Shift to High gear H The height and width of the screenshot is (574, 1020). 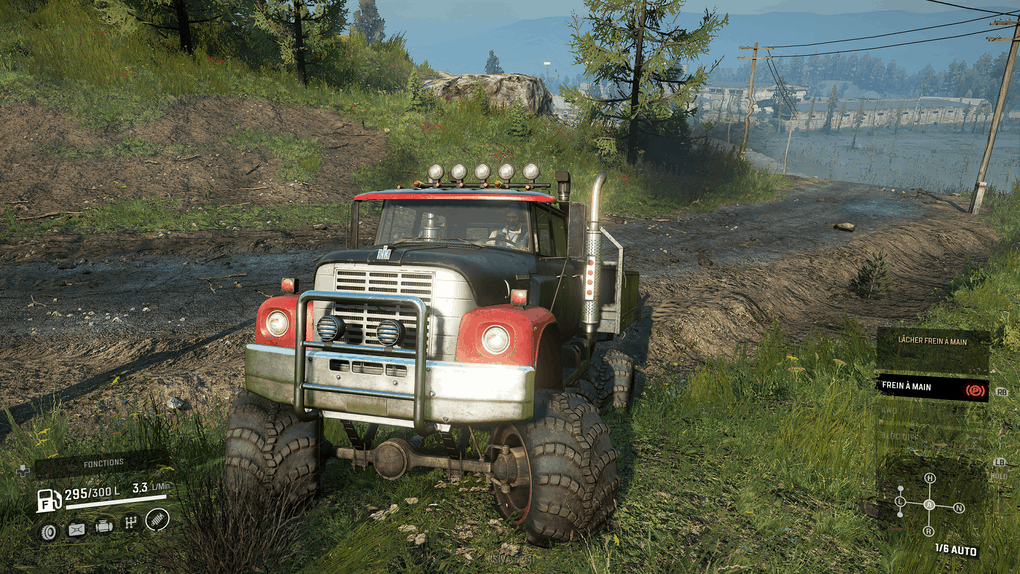(929, 478)
